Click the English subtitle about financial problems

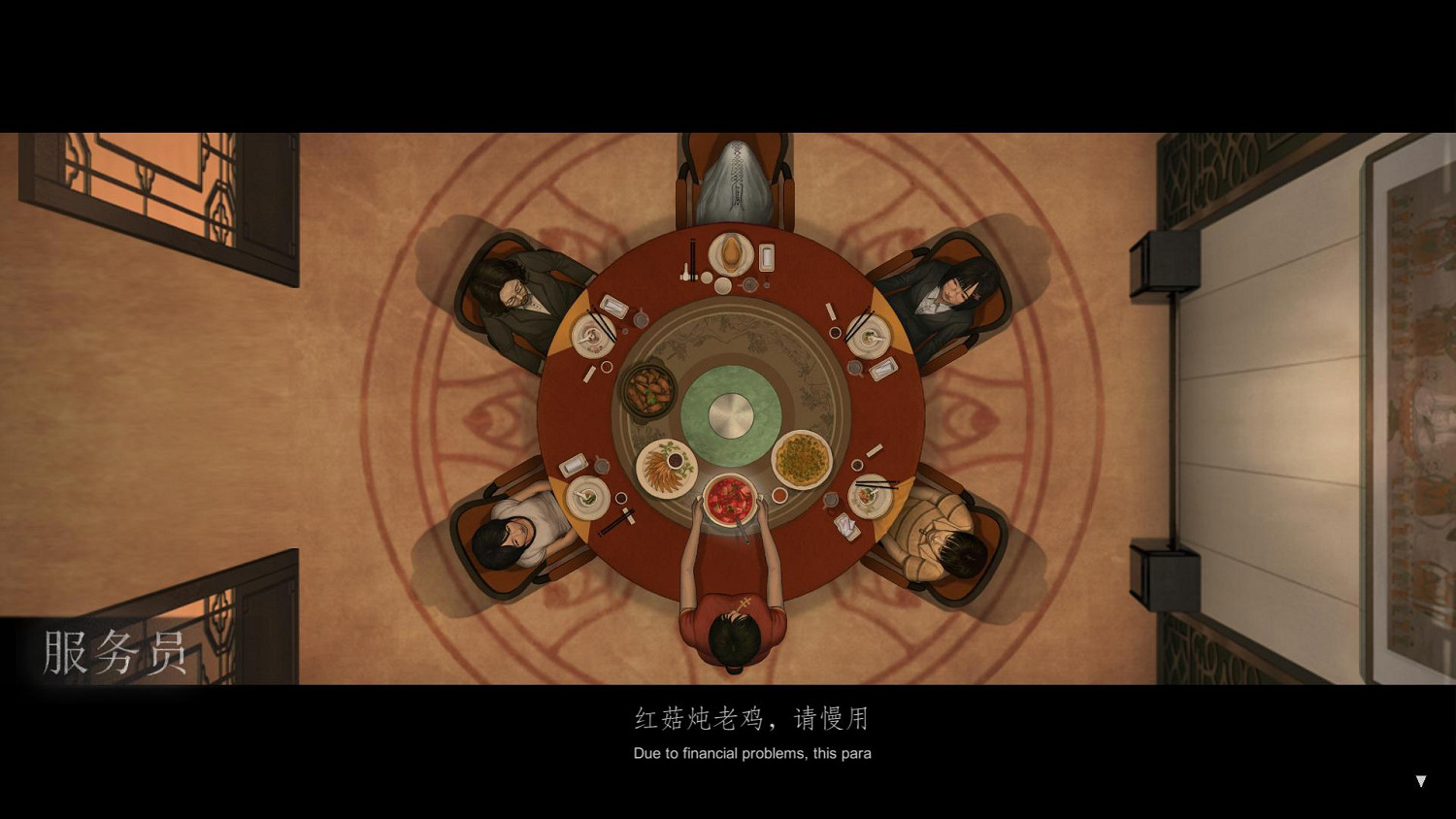(751, 753)
